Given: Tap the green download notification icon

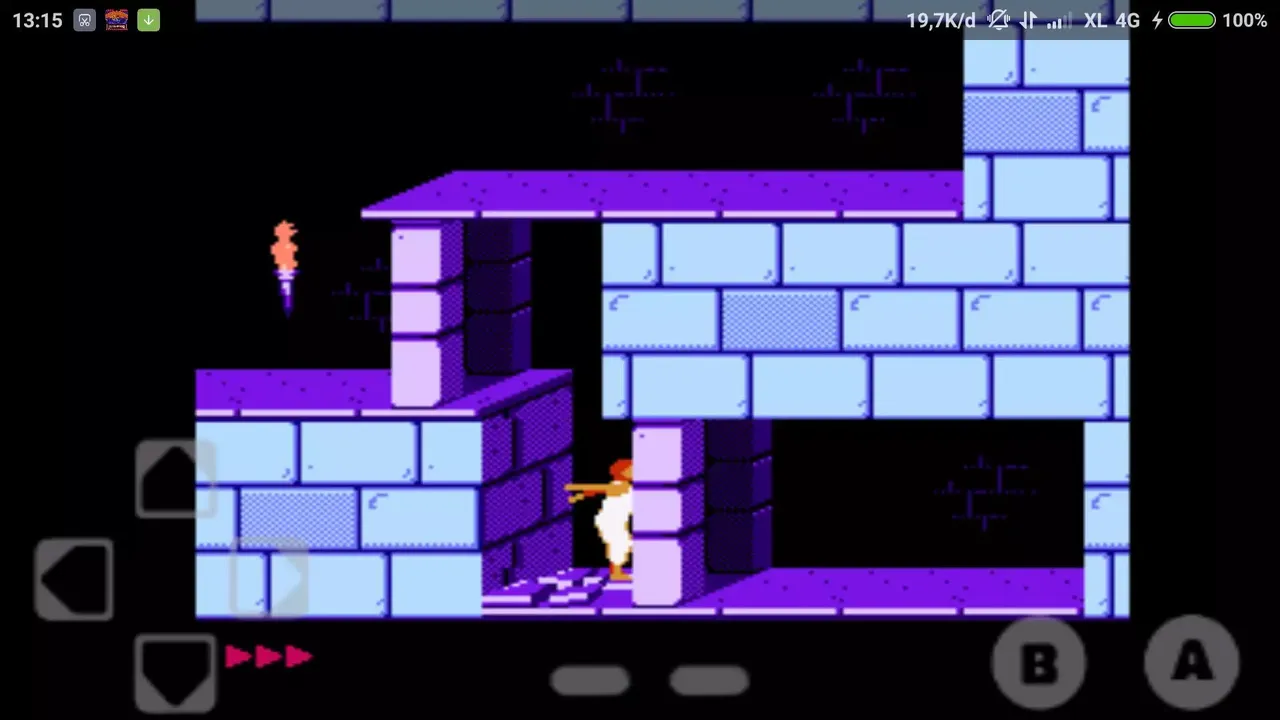Looking at the screenshot, I should pyautogui.click(x=148, y=20).
